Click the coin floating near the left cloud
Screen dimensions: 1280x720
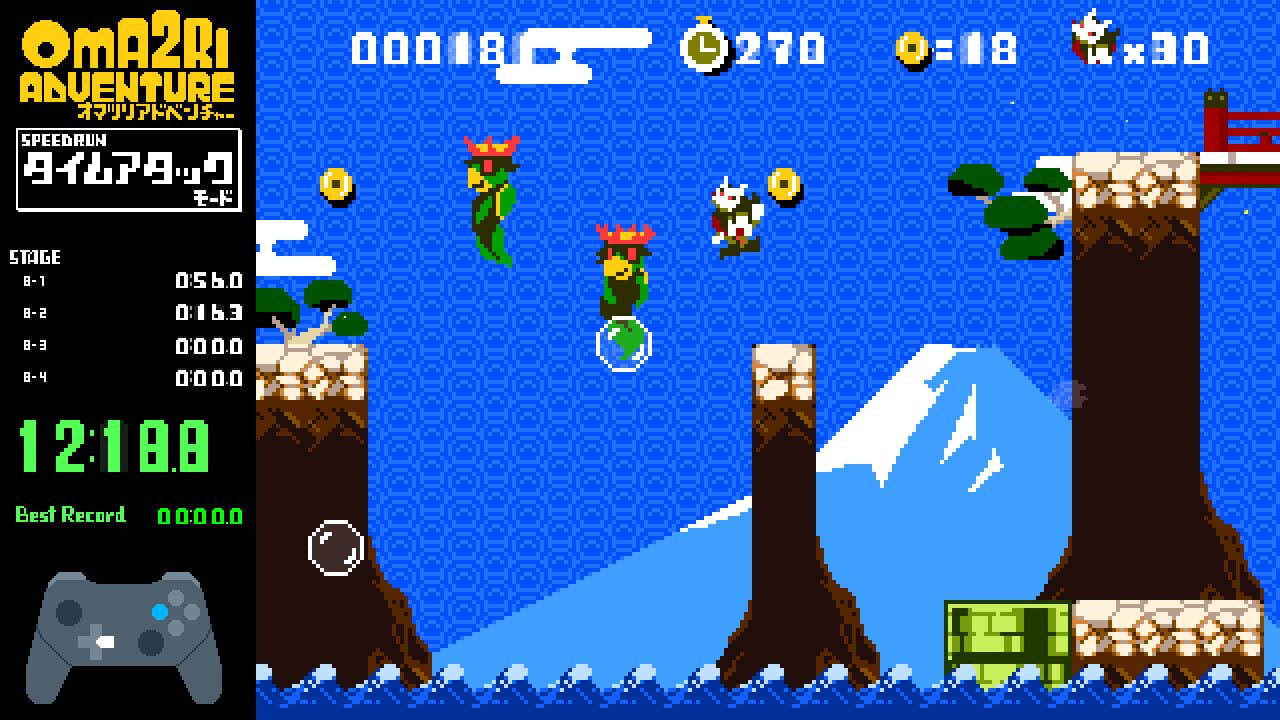point(337,186)
